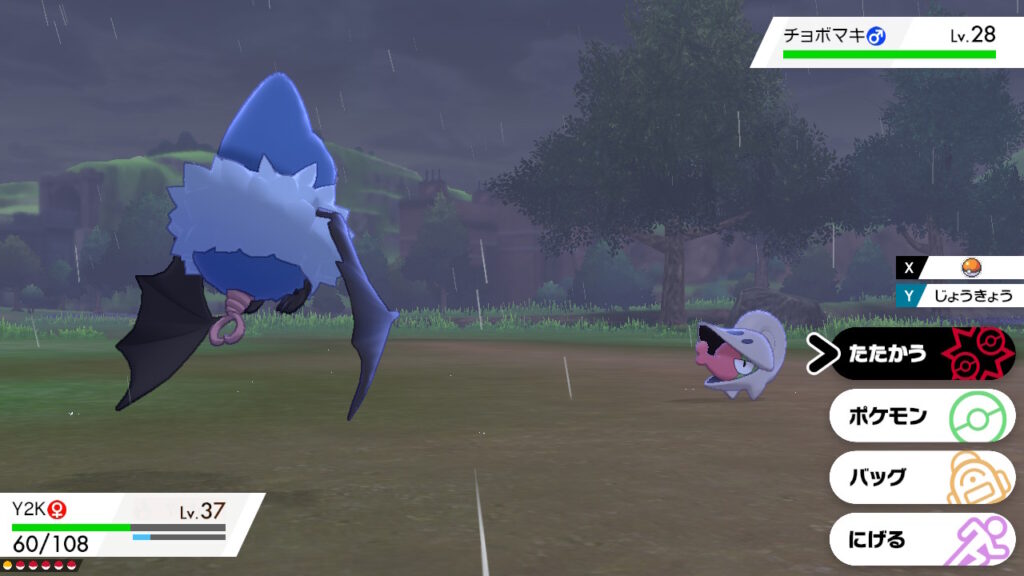Show the じょうきょう status info
The height and width of the screenshot is (576, 1024).
pos(966,295)
